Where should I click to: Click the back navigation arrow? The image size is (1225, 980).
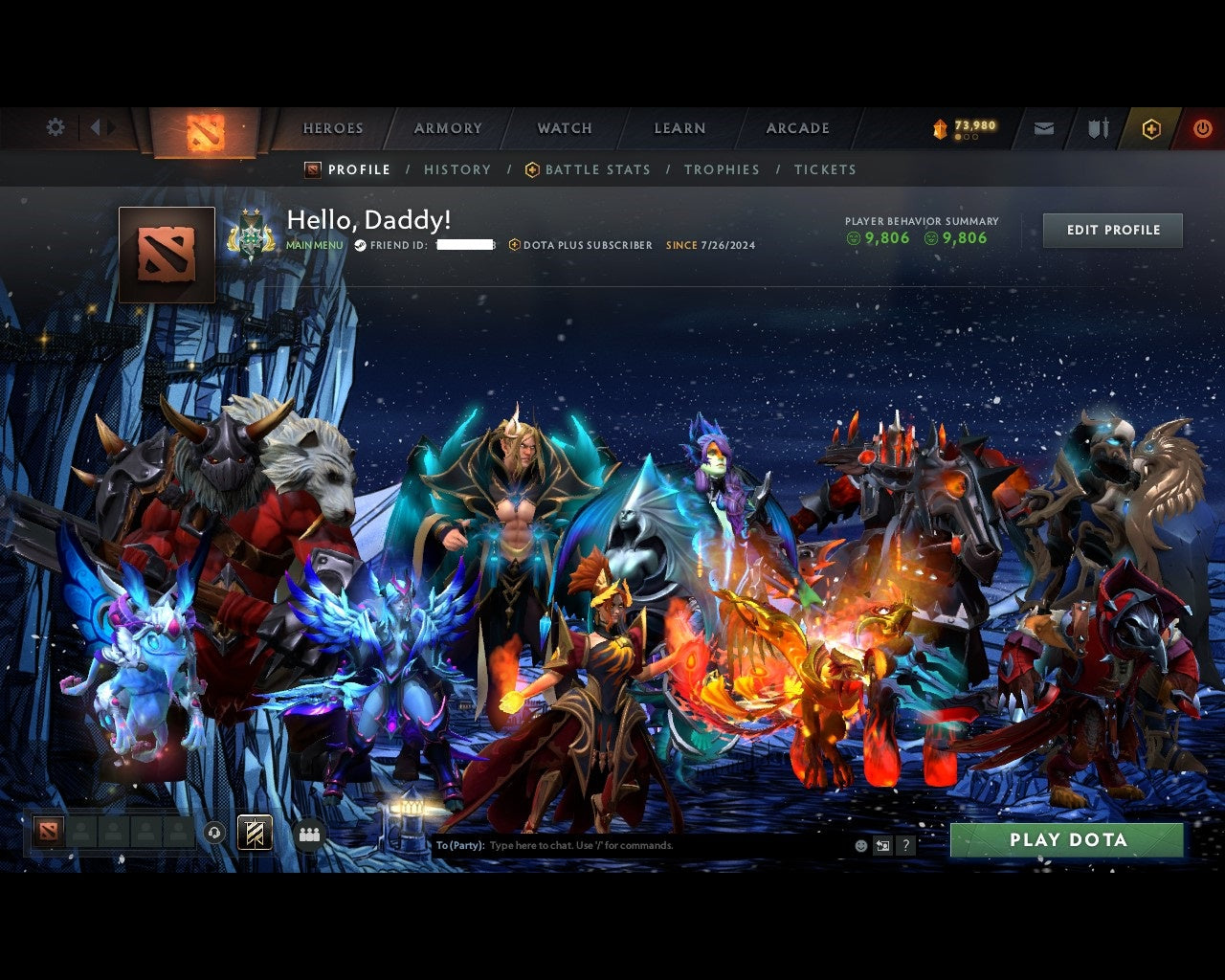[x=97, y=126]
